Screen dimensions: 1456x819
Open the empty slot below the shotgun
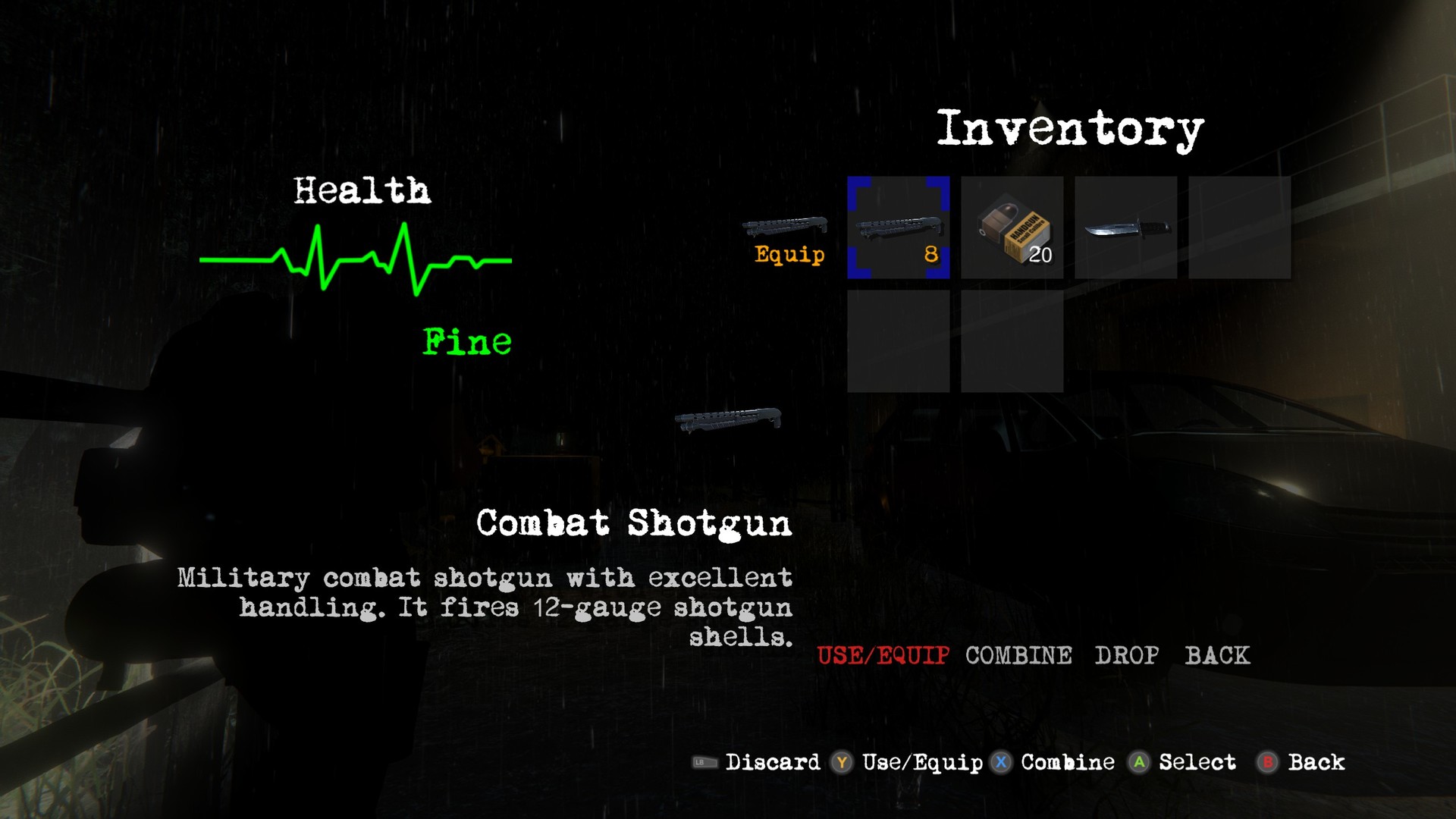tap(898, 341)
